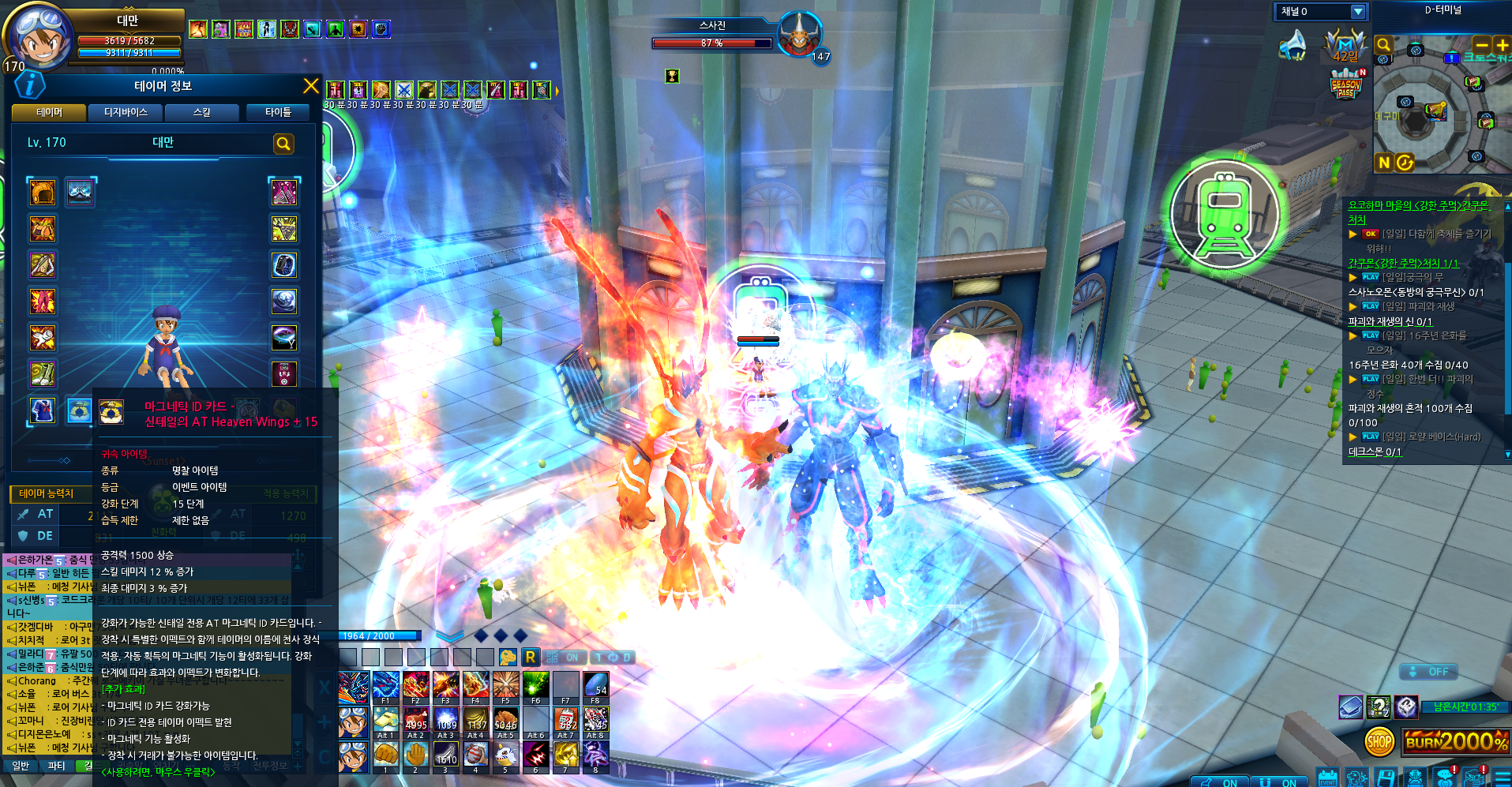The image size is (1512, 787).
Task: Select the 타이틀 tab
Action: coord(278,113)
